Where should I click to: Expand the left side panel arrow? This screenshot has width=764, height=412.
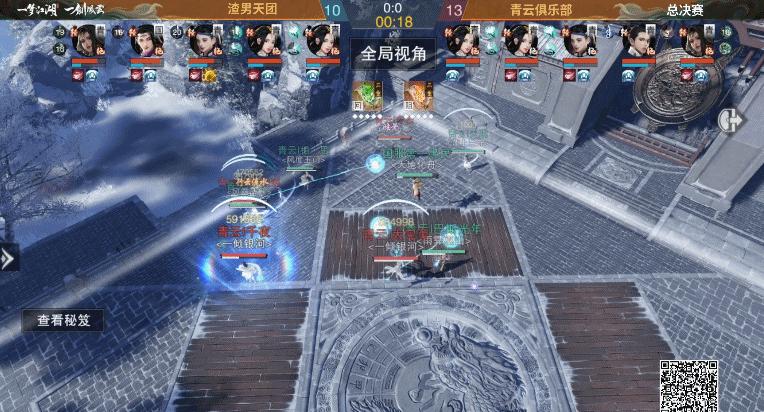tap(8, 259)
